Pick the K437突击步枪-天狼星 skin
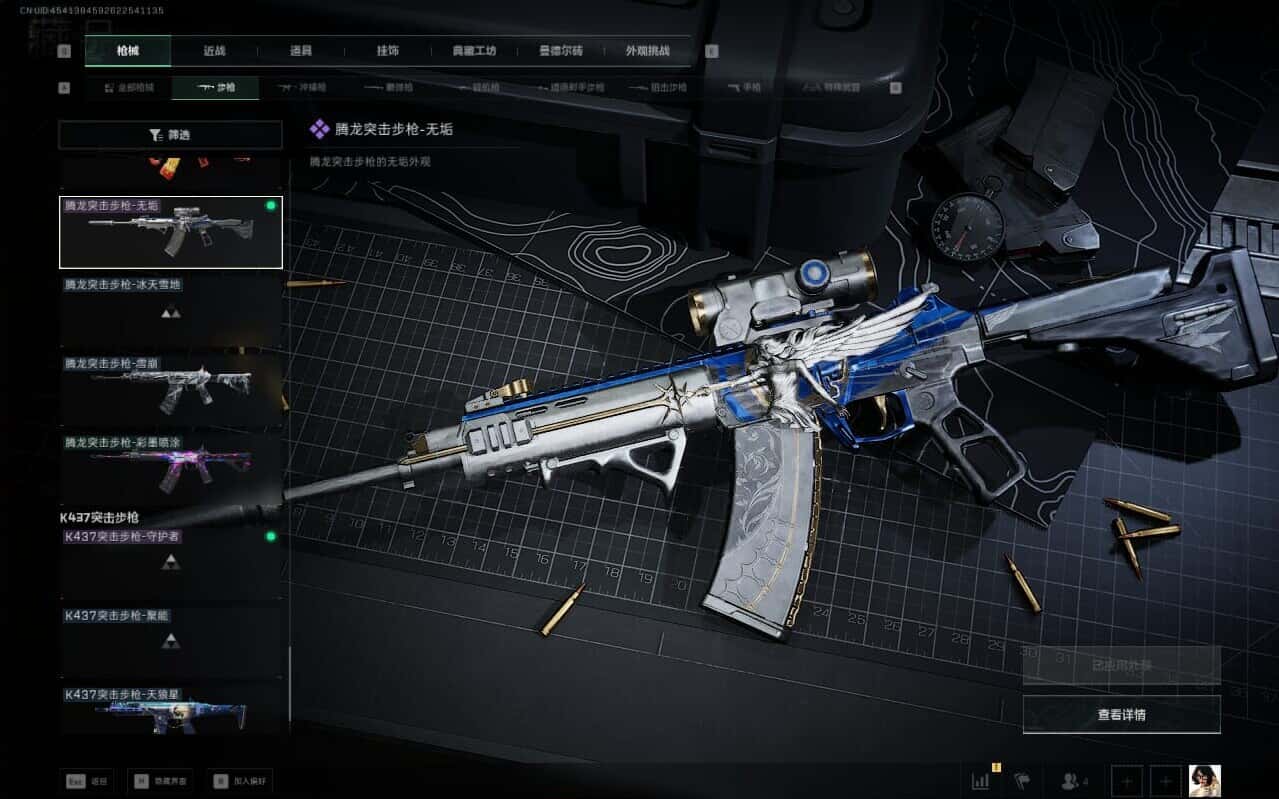The width and height of the screenshot is (1279, 799). click(170, 709)
